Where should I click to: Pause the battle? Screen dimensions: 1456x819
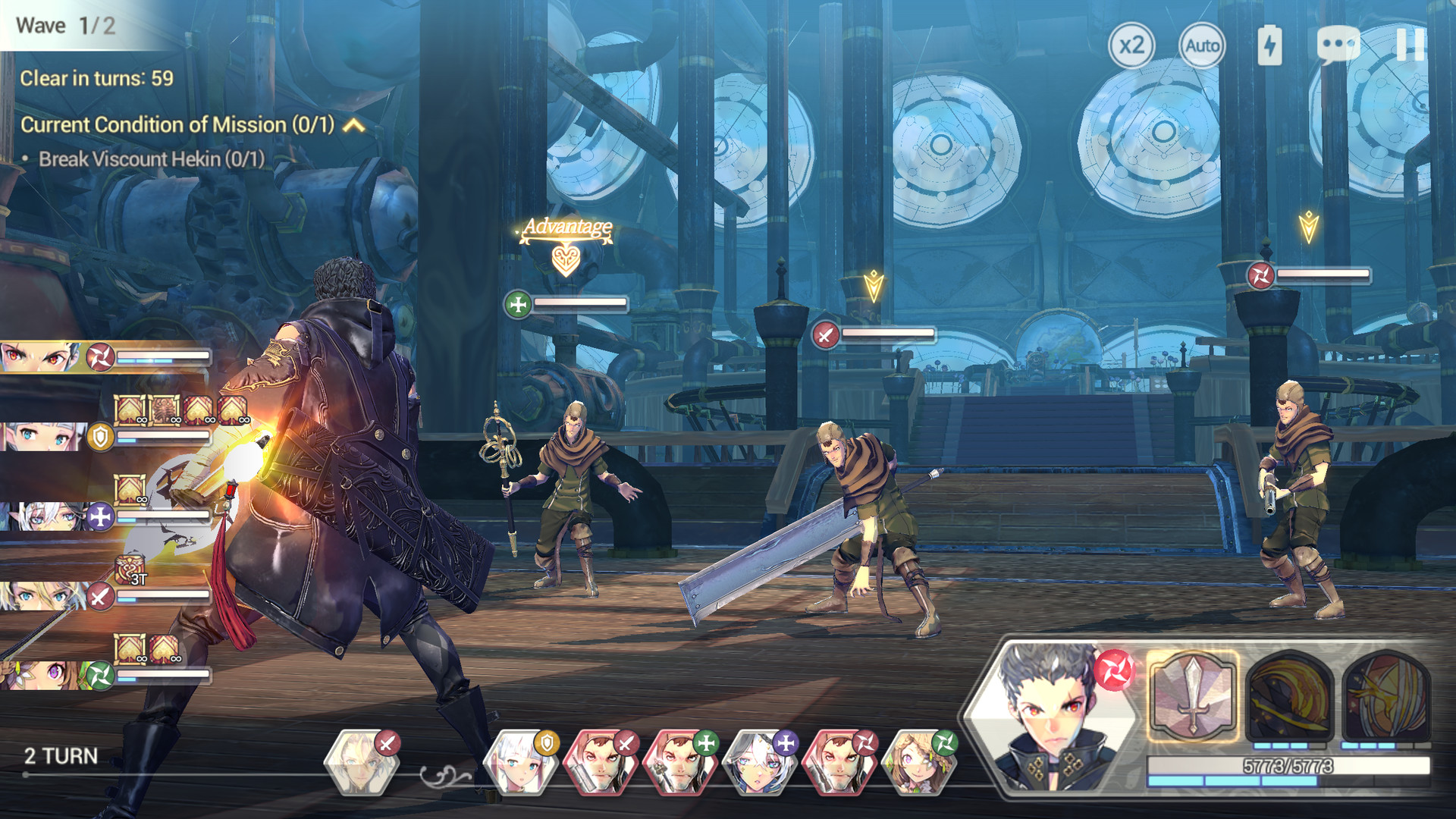[x=1410, y=45]
